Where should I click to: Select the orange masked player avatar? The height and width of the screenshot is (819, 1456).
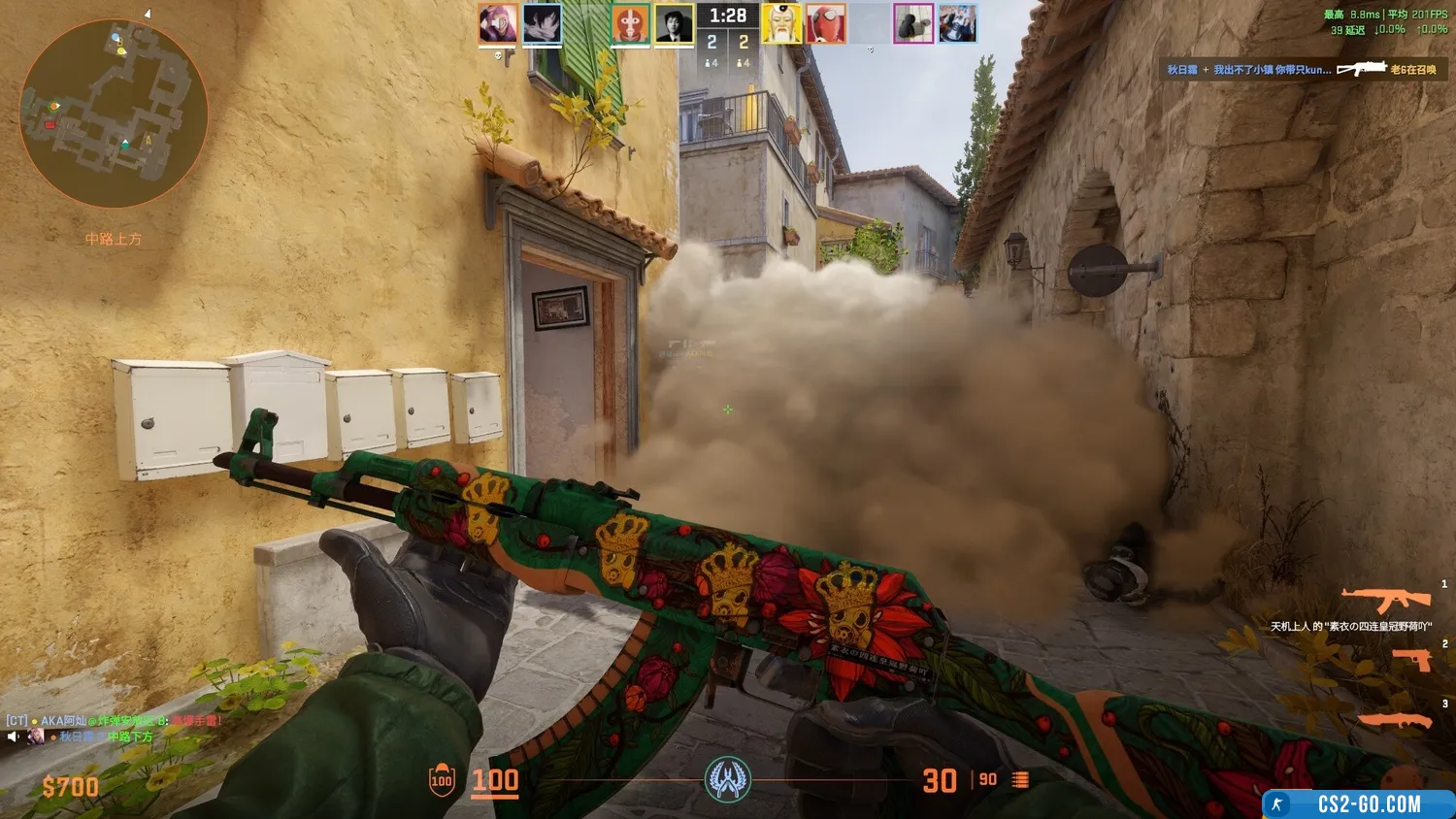point(630,24)
